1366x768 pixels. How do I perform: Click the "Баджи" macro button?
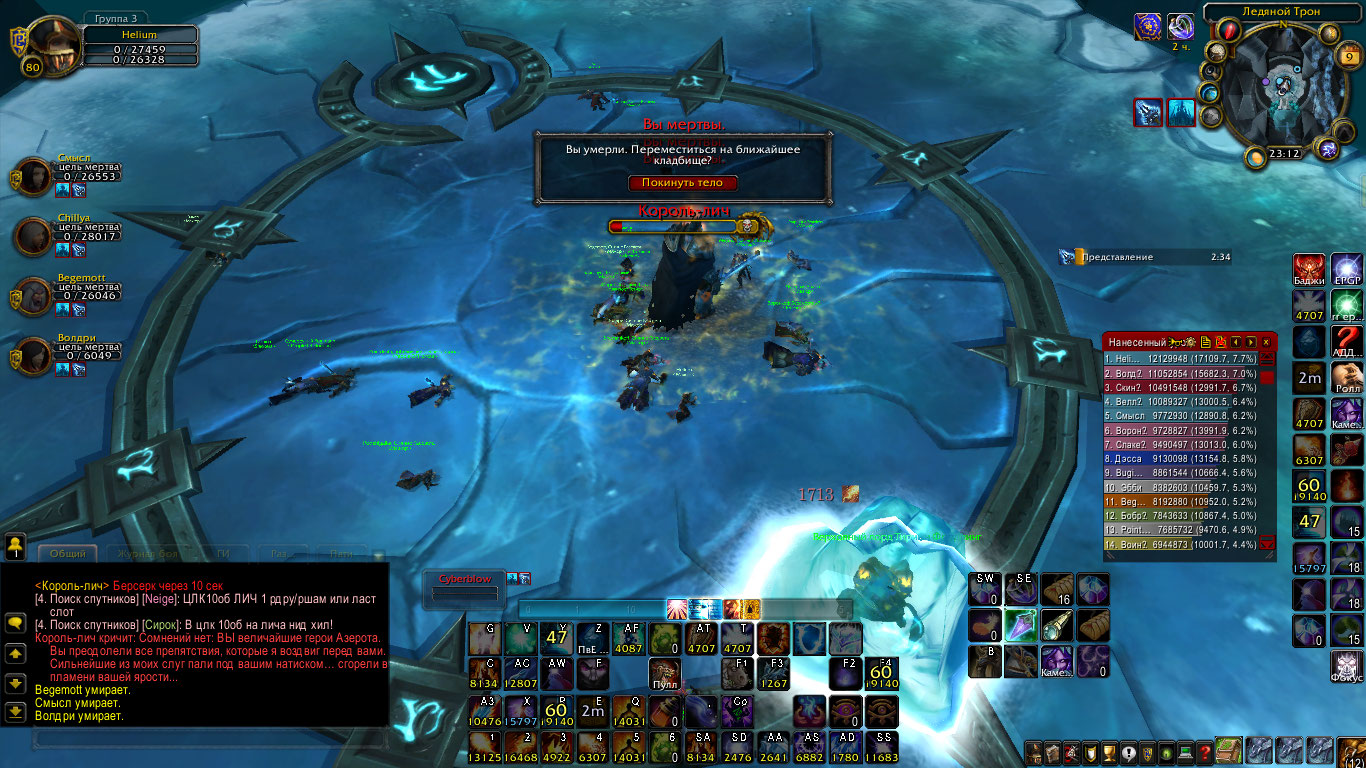pyautogui.click(x=1309, y=269)
